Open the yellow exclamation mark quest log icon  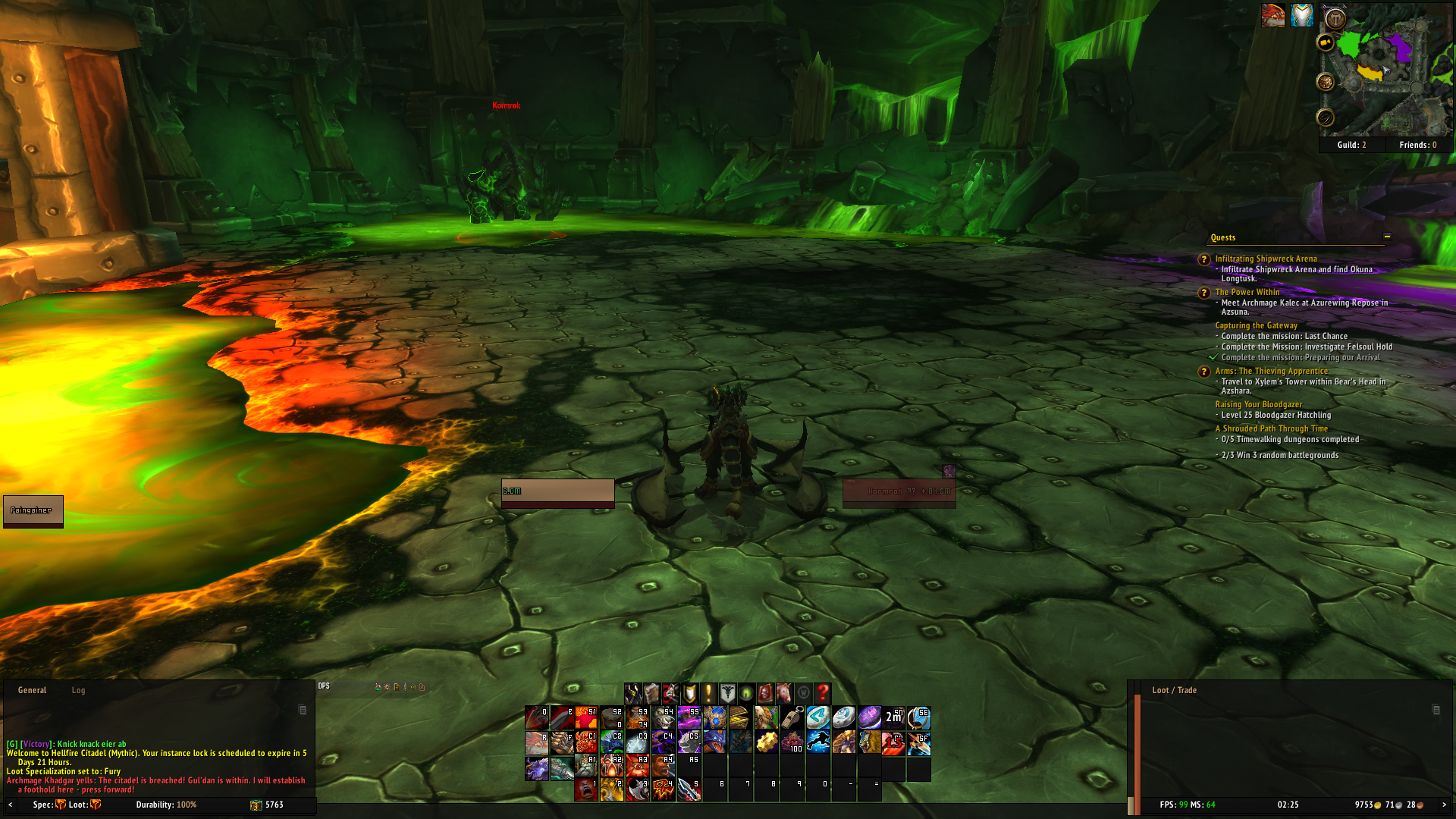(x=708, y=693)
